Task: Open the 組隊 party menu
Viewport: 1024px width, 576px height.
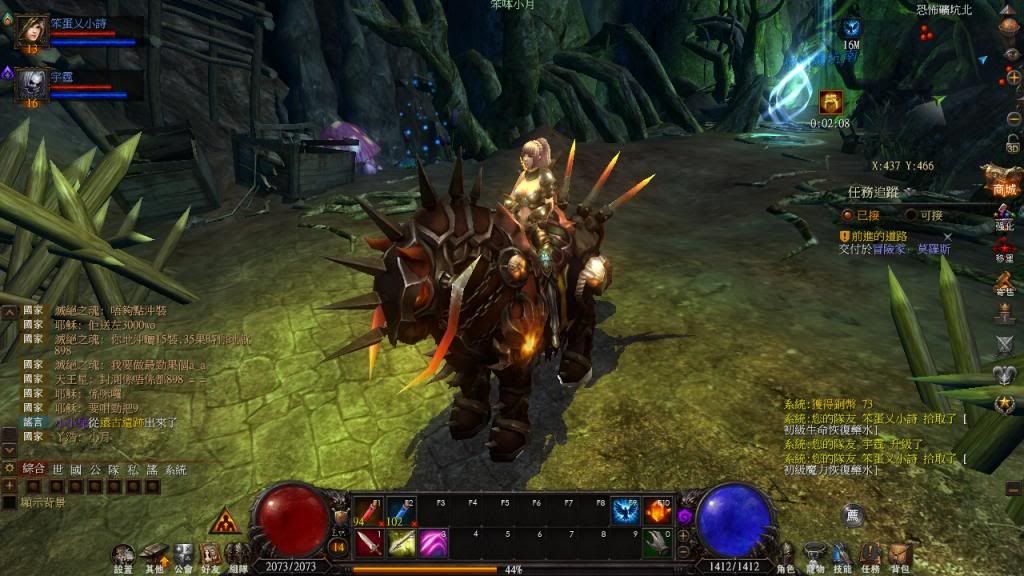Action: point(238,555)
